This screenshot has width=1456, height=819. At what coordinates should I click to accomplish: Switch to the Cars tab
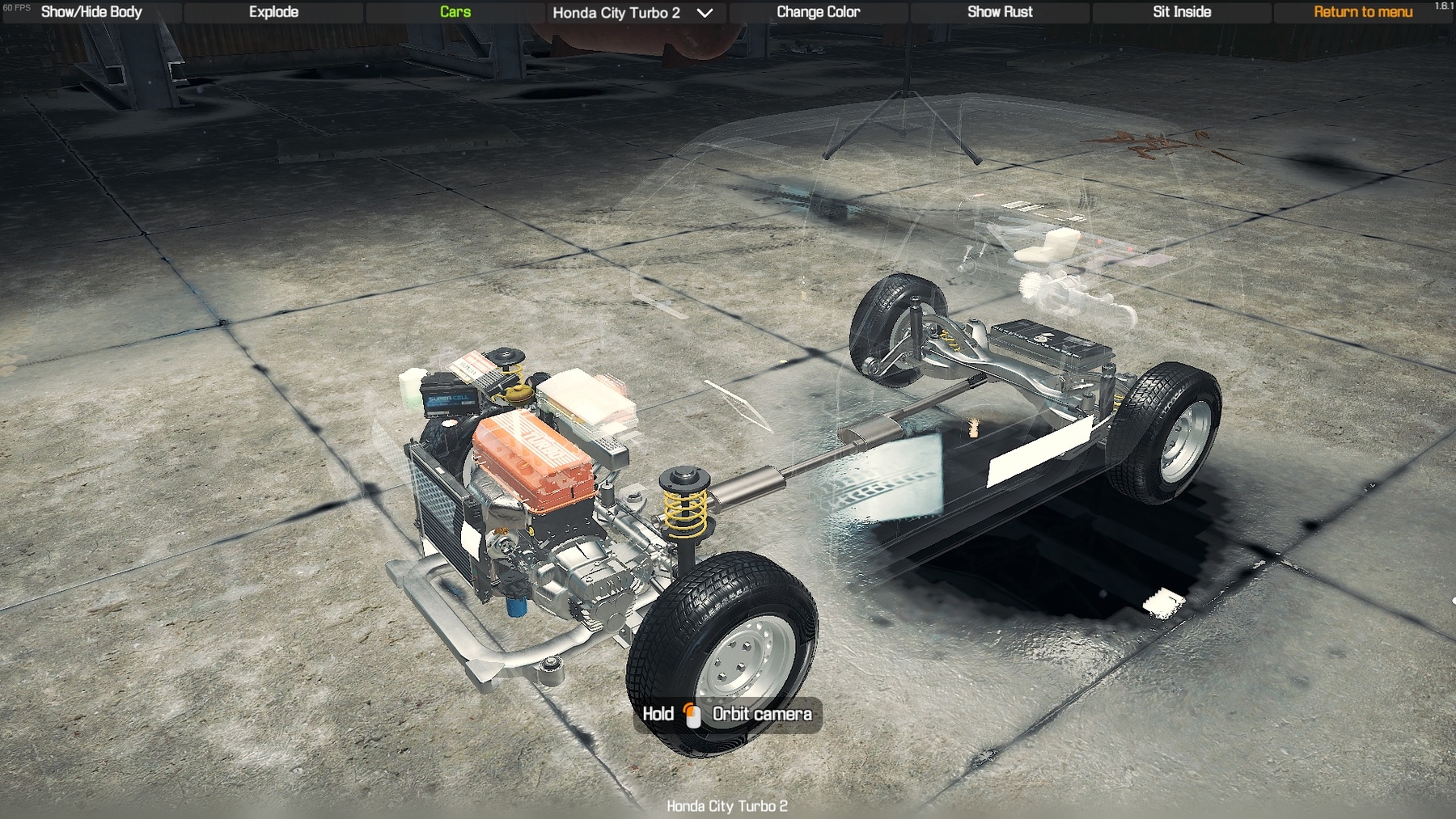[x=455, y=12]
